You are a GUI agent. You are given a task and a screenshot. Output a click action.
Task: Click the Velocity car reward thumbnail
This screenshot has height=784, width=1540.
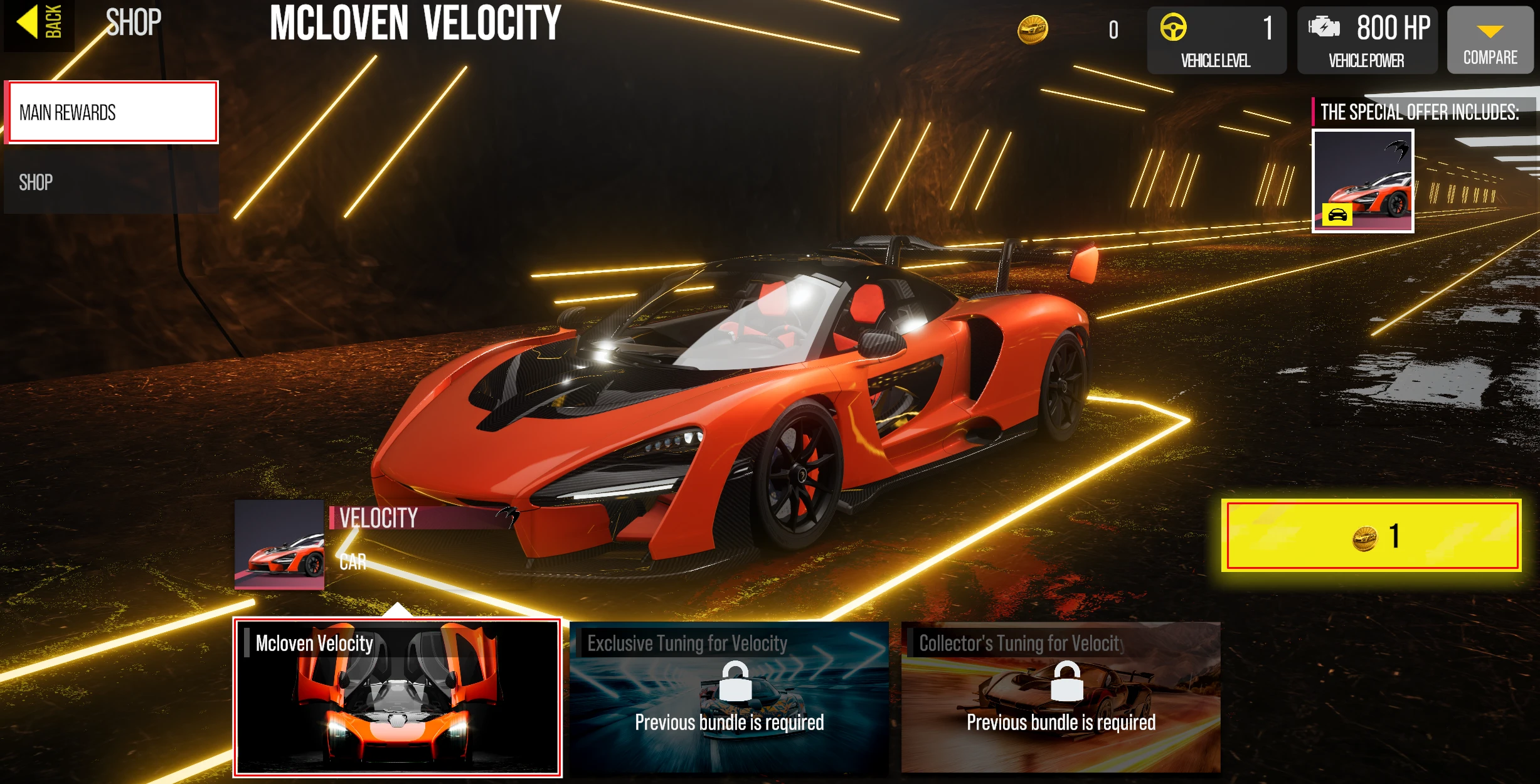click(x=280, y=544)
